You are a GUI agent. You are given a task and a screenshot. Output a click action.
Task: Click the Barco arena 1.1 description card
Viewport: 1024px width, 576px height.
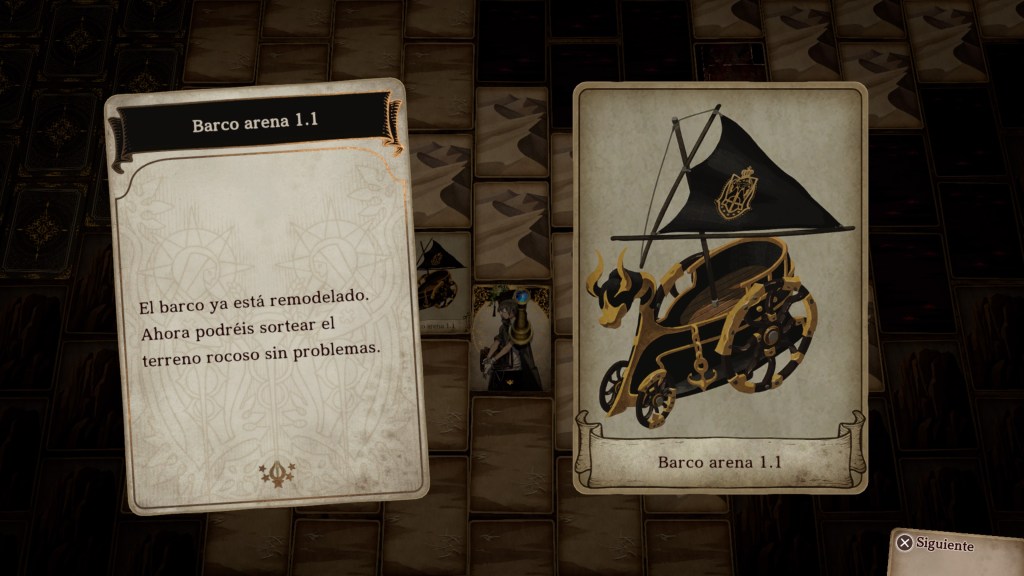(x=266, y=296)
